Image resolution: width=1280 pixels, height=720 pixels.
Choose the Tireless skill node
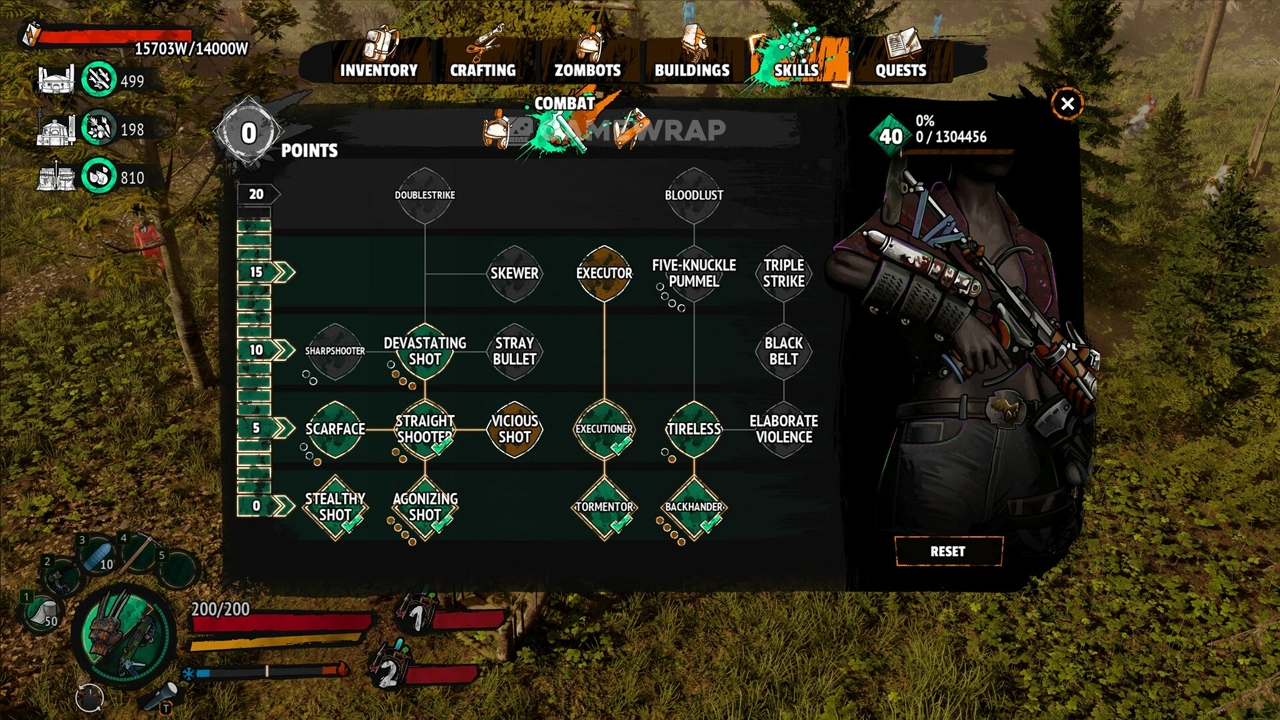pyautogui.click(x=694, y=429)
